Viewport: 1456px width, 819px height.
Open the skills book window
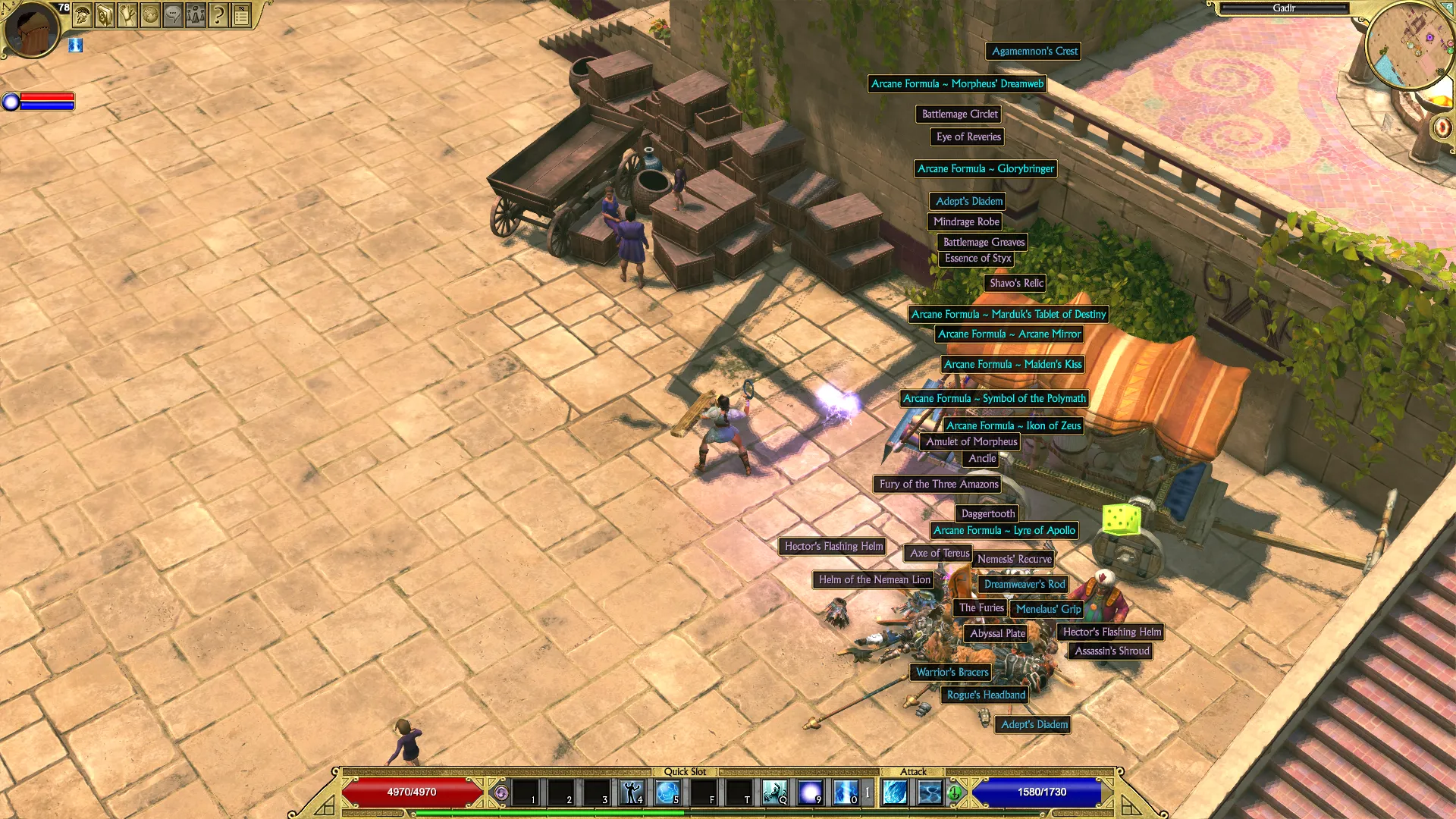click(105, 14)
